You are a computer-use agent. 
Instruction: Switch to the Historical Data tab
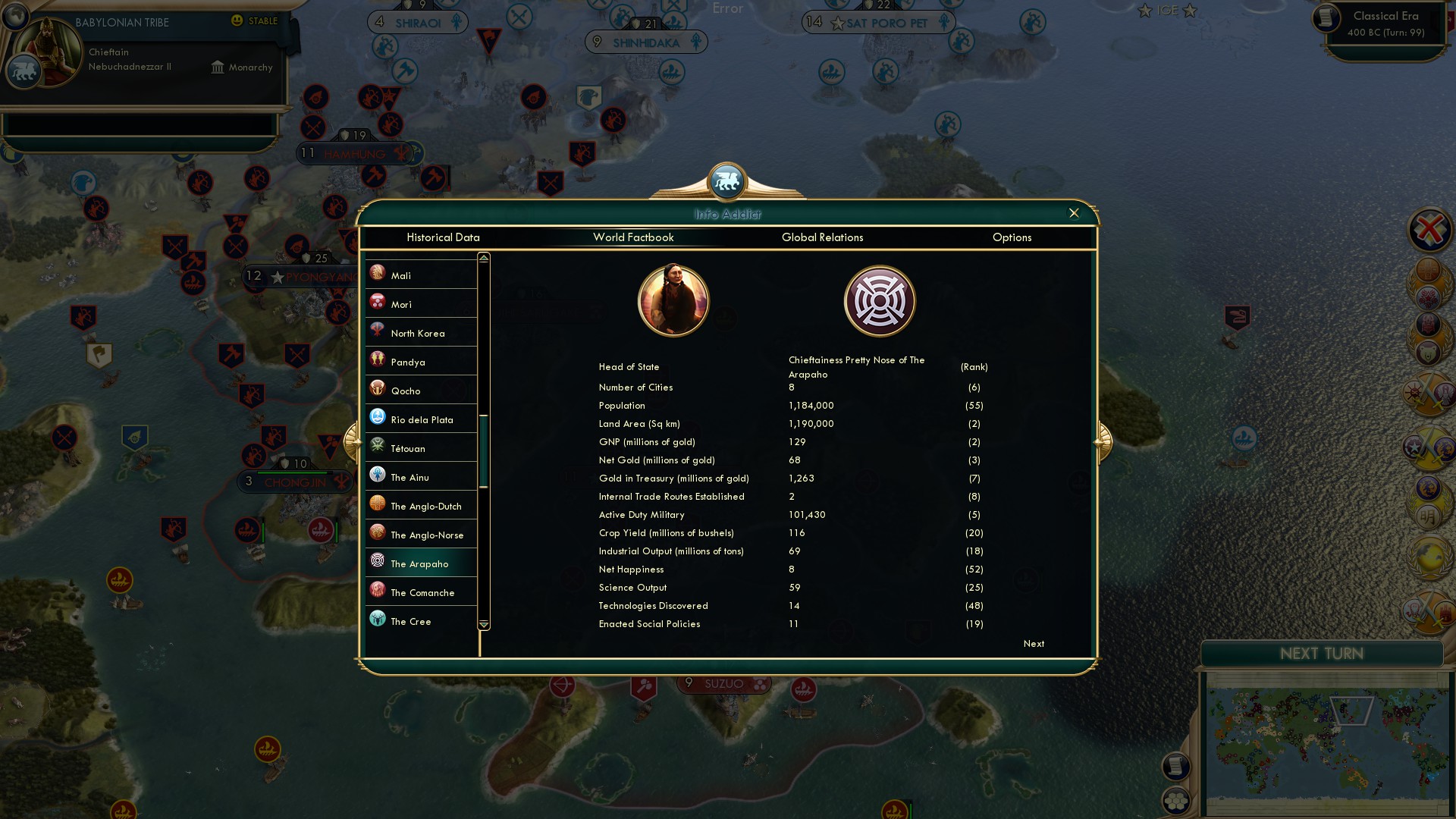[444, 237]
